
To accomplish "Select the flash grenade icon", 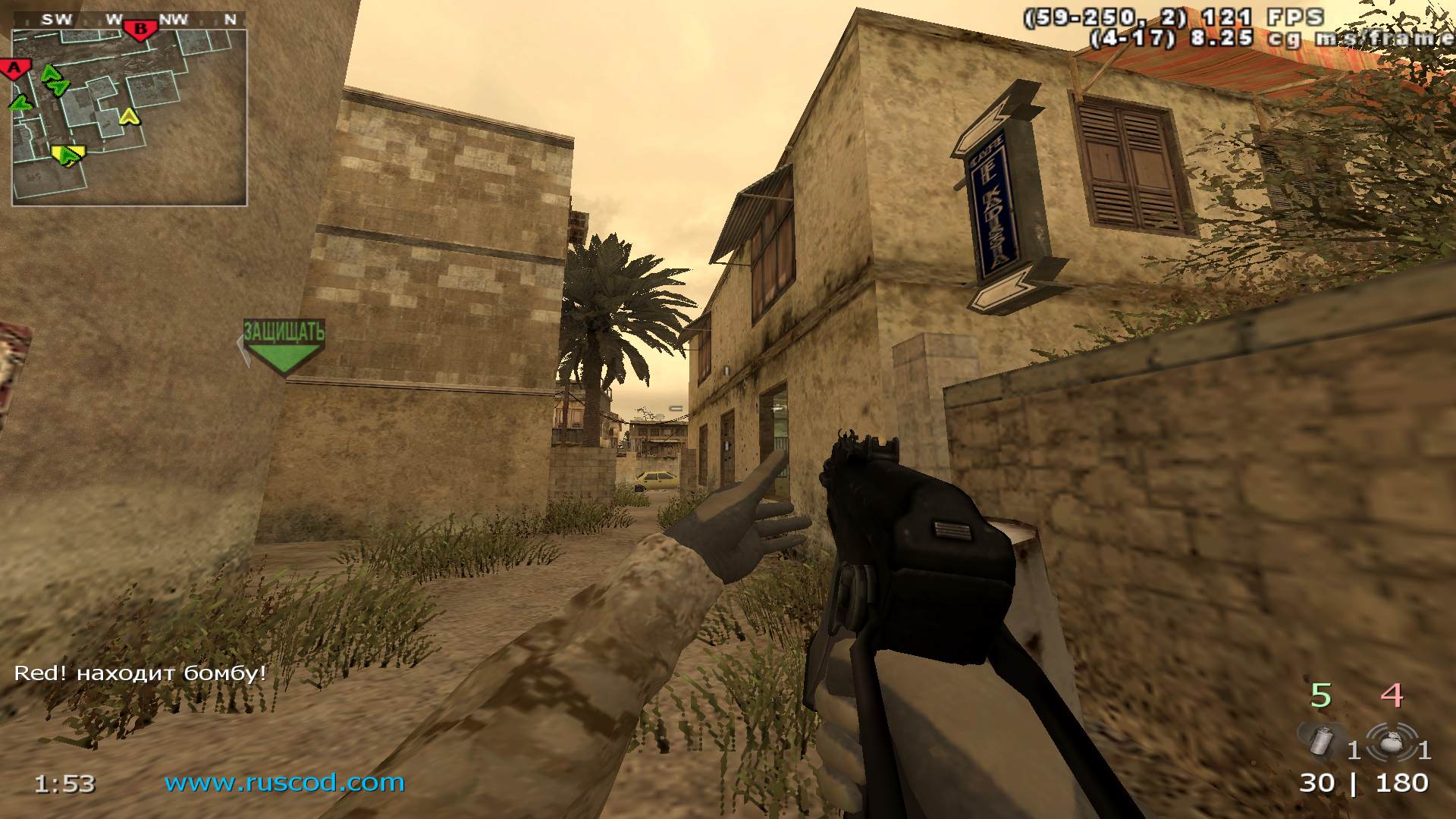I will (x=1323, y=741).
